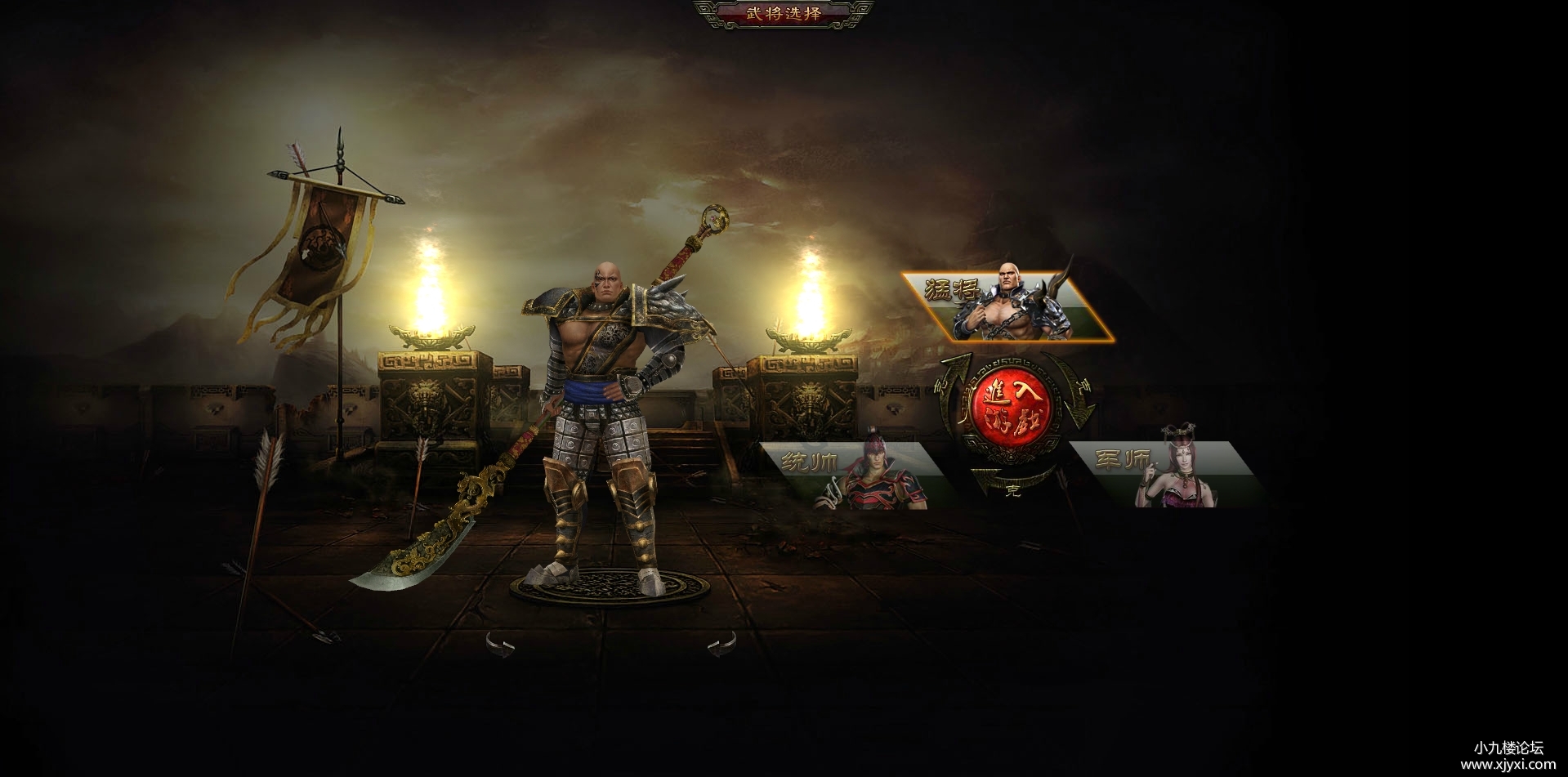Screen dimensions: 1568x777
Task: Rotate character with the right arrow
Action: click(721, 645)
